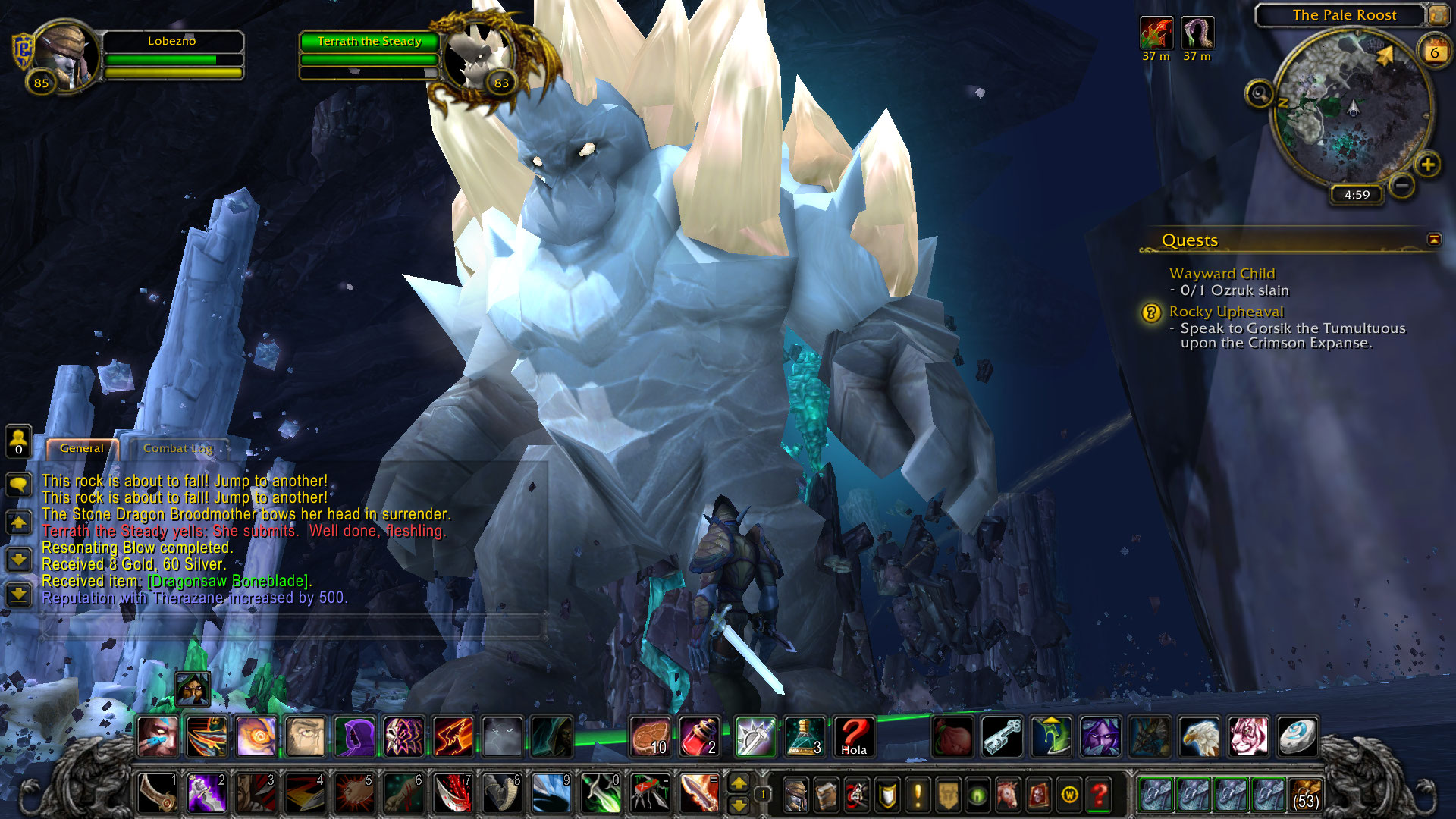Select the General chat tab
The width and height of the screenshot is (1456, 819).
(82, 448)
